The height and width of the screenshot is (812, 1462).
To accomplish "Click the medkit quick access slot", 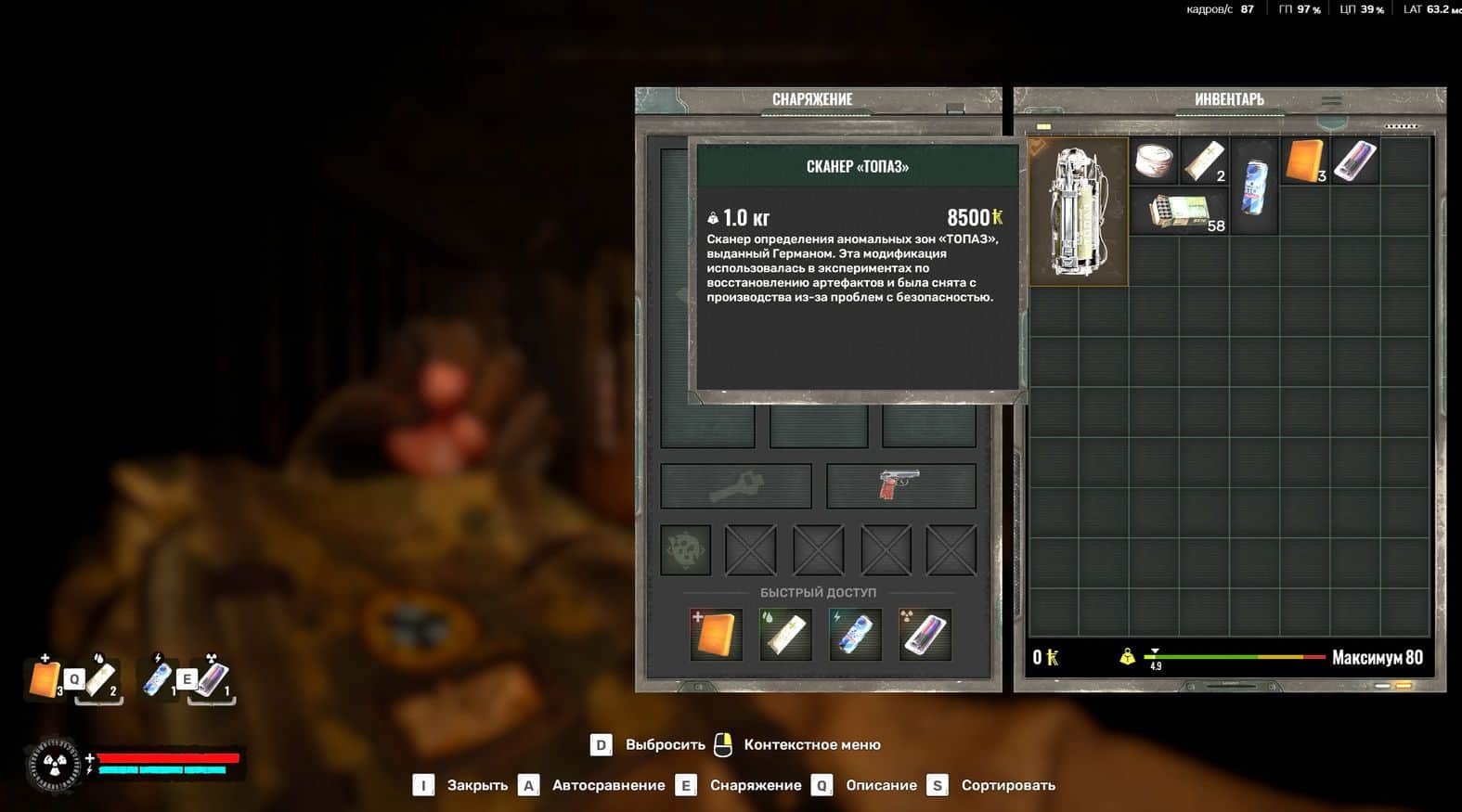I will click(x=716, y=635).
